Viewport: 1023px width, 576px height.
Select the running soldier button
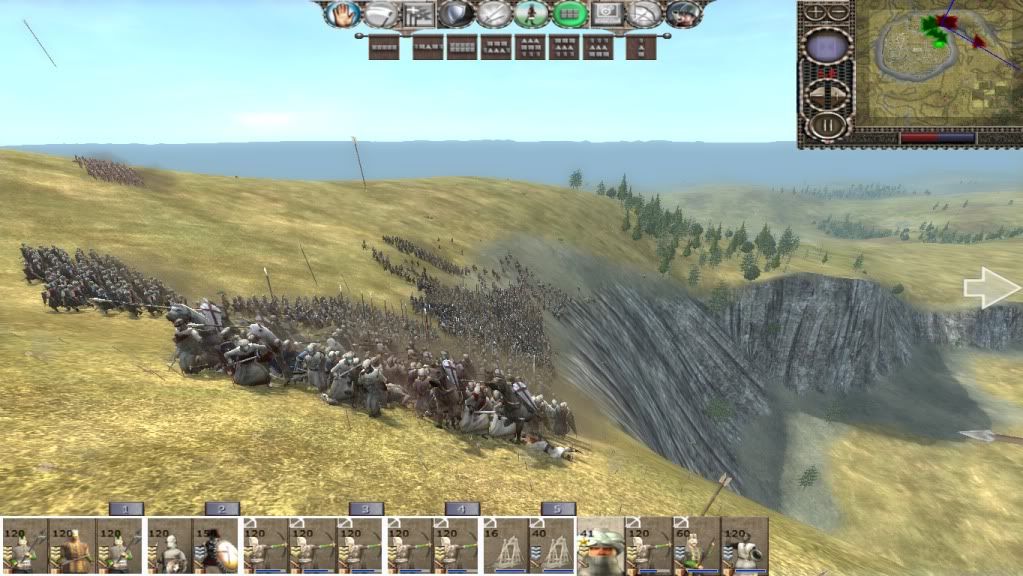[x=532, y=14]
